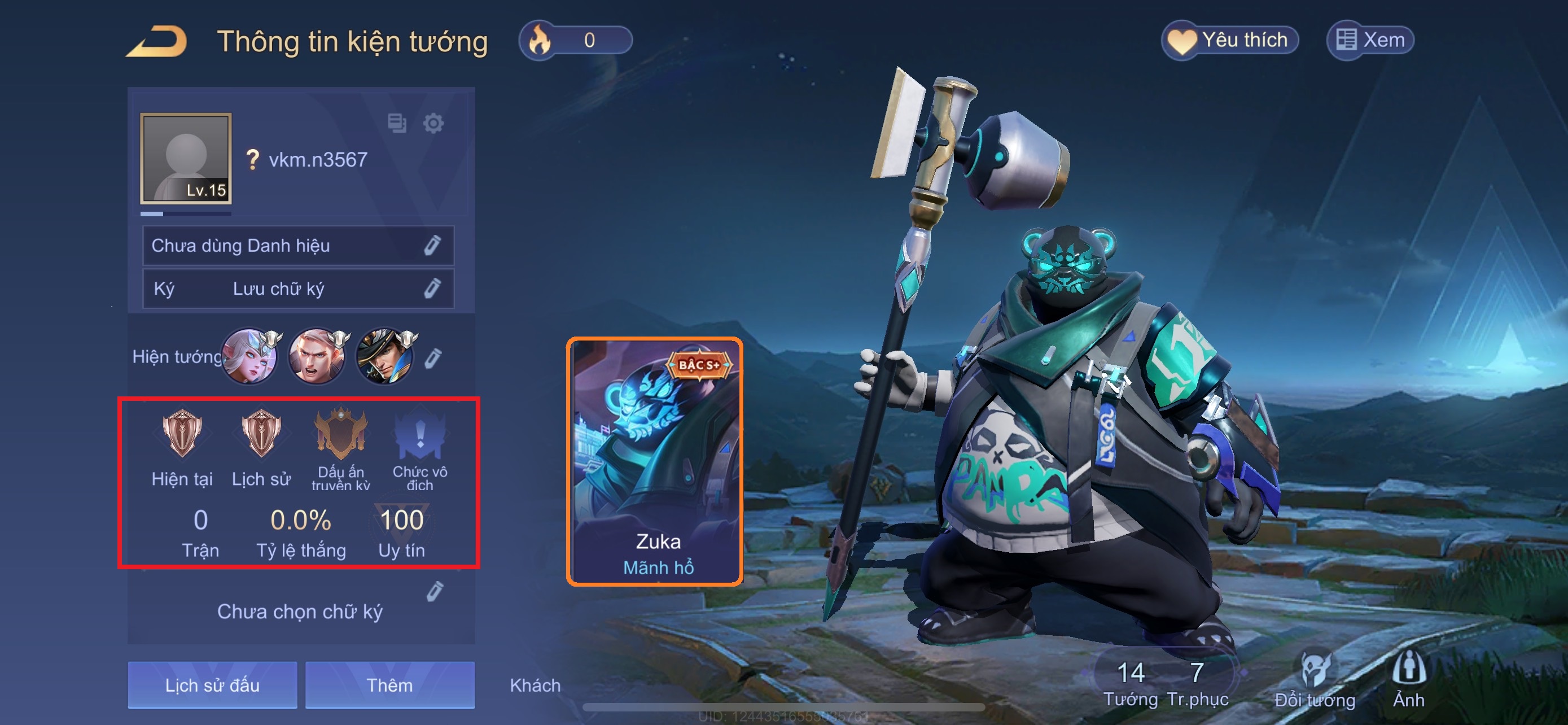
Task: Go back using the gold arrow
Action: (x=157, y=41)
